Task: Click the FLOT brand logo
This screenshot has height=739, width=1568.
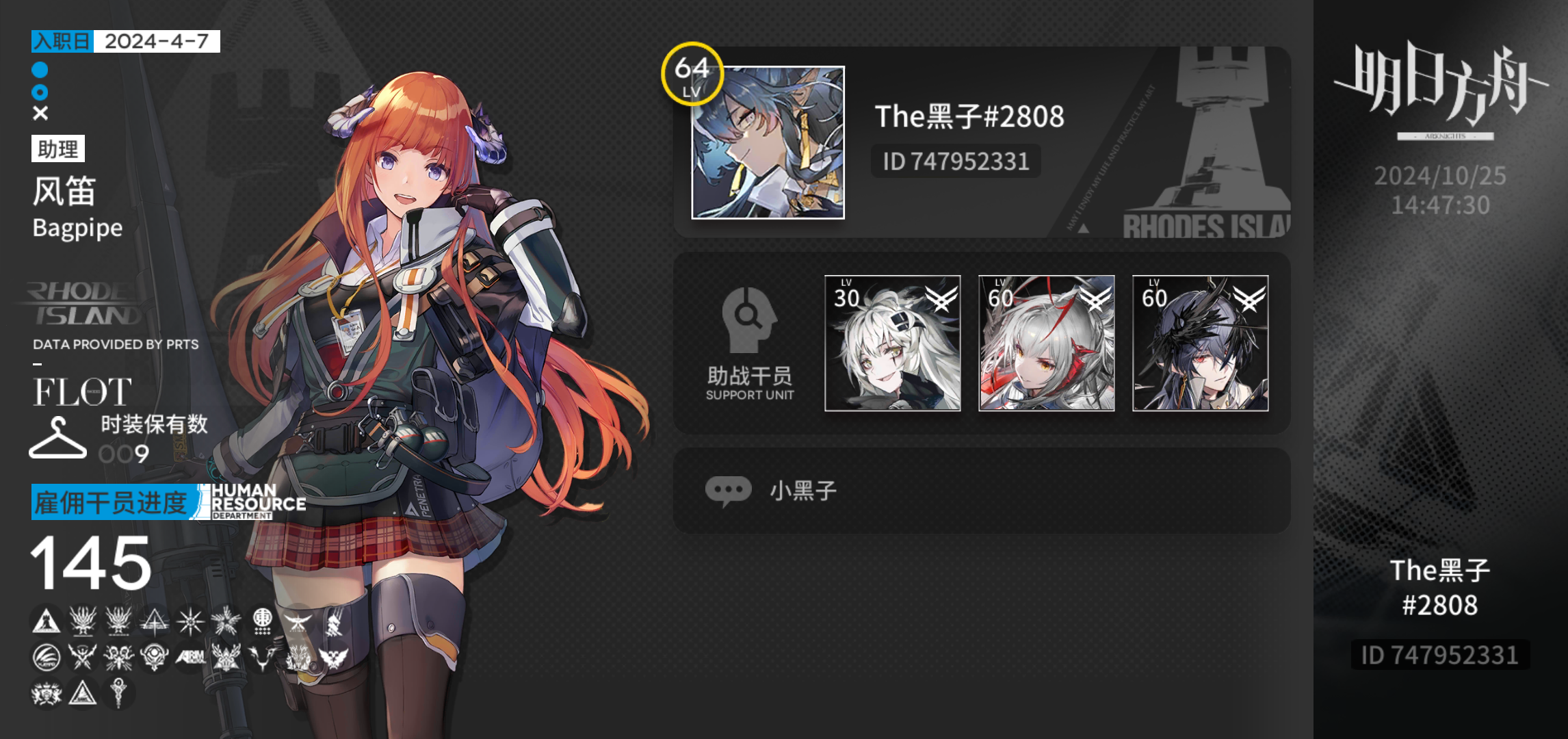Action: (81, 391)
